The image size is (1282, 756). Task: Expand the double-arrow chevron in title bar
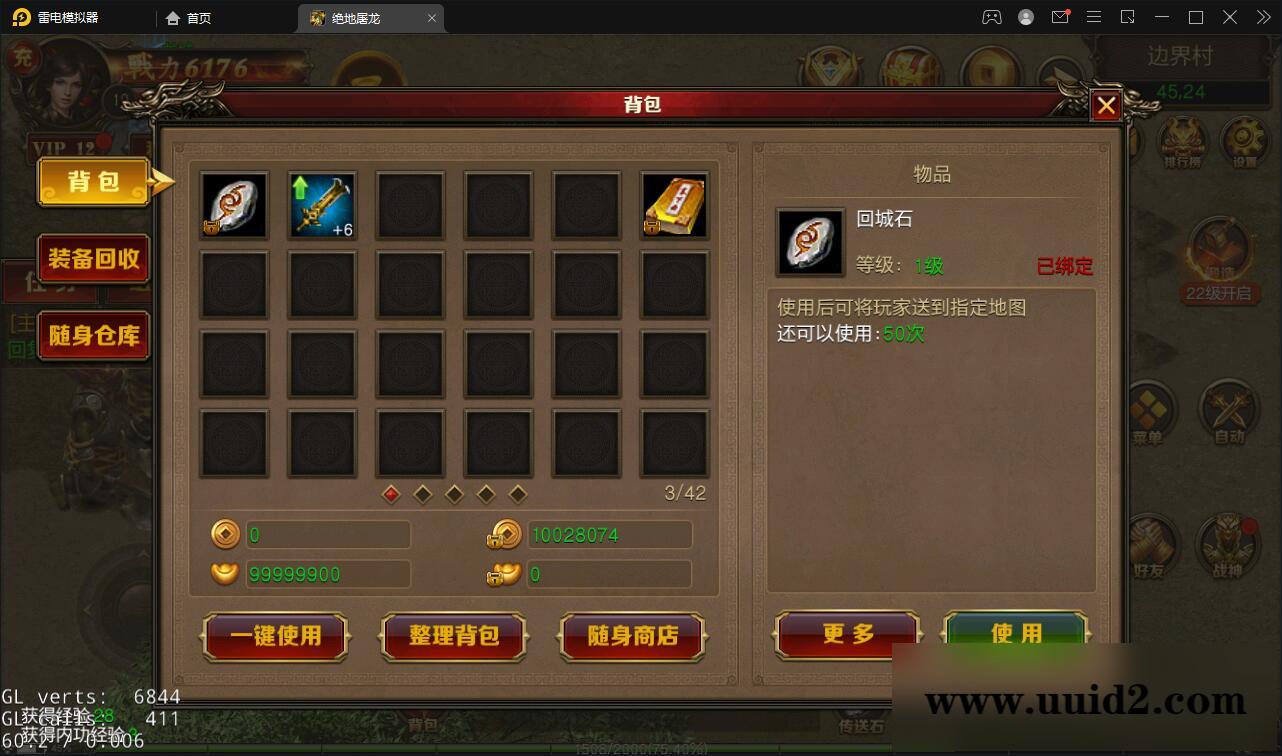pyautogui.click(x=1262, y=17)
